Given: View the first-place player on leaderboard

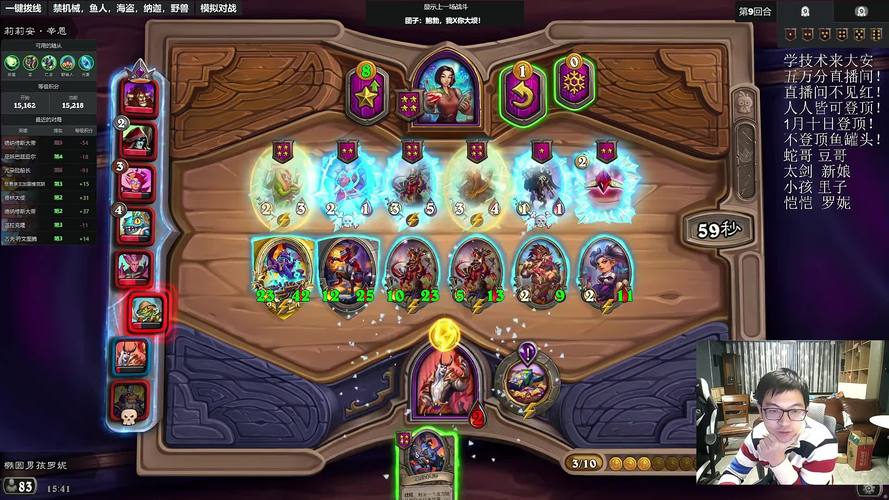Looking at the screenshot, I should click(x=139, y=97).
